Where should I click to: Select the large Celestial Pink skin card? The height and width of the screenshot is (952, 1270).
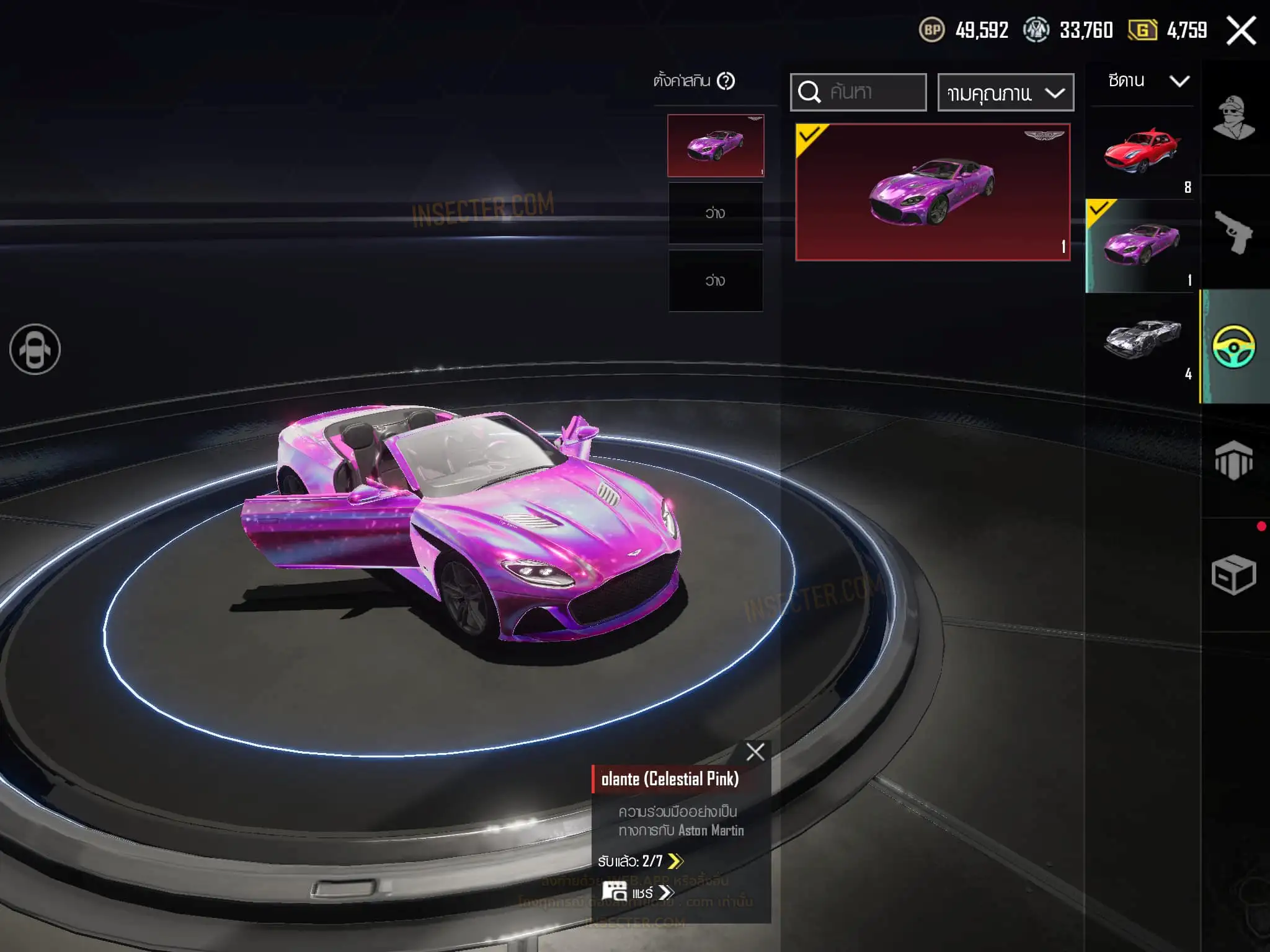pyautogui.click(x=933, y=192)
